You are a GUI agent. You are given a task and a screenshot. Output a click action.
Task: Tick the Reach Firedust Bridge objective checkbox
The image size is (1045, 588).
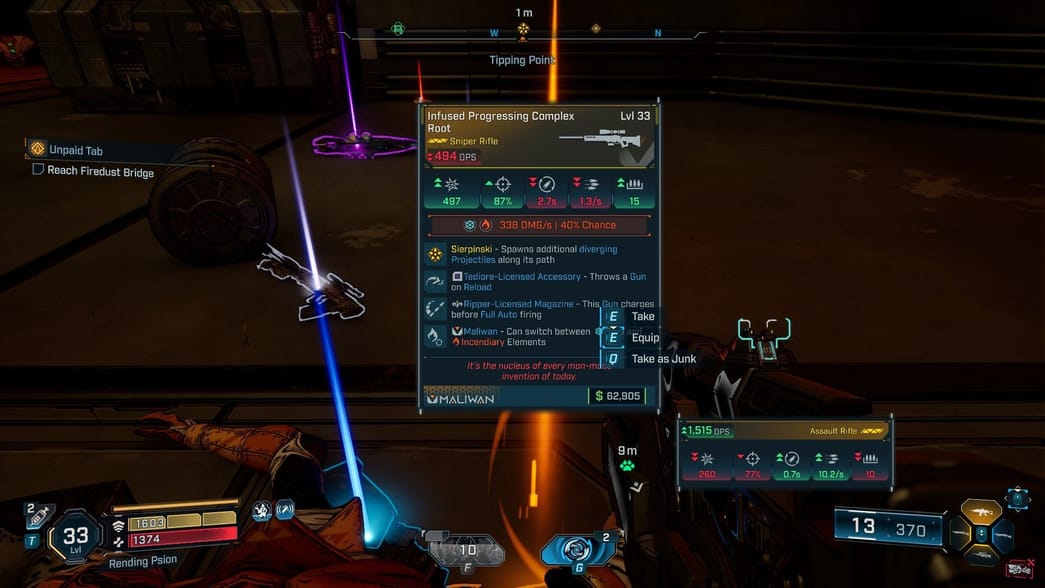pyautogui.click(x=38, y=171)
